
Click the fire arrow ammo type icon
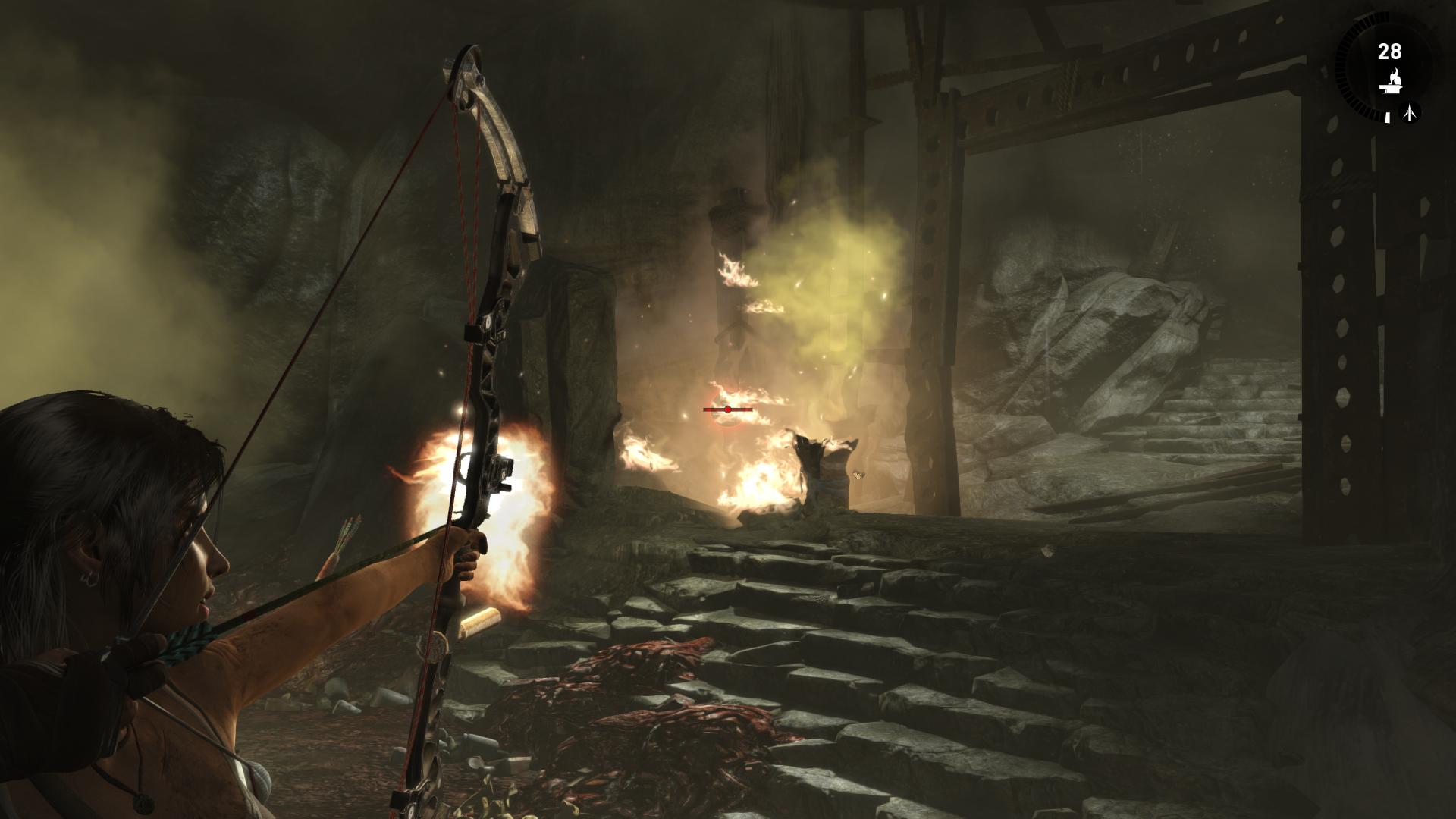pyautogui.click(x=1390, y=83)
